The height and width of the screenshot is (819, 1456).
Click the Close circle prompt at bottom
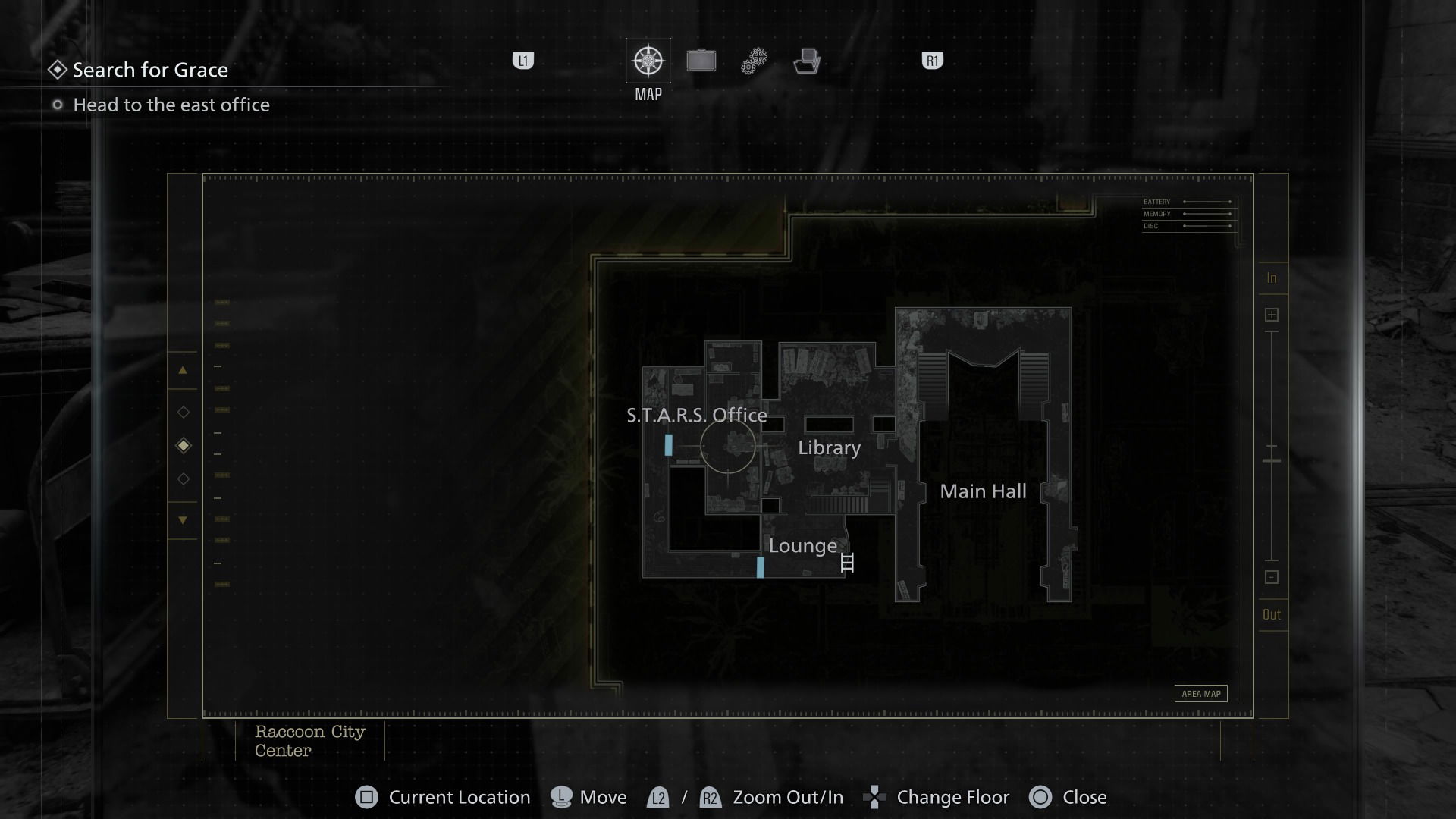pyautogui.click(x=1041, y=797)
